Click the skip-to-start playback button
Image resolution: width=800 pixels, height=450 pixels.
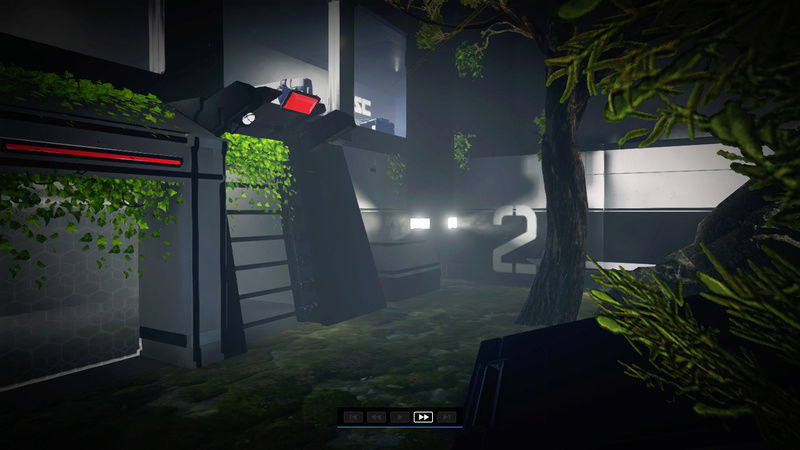[x=352, y=417]
